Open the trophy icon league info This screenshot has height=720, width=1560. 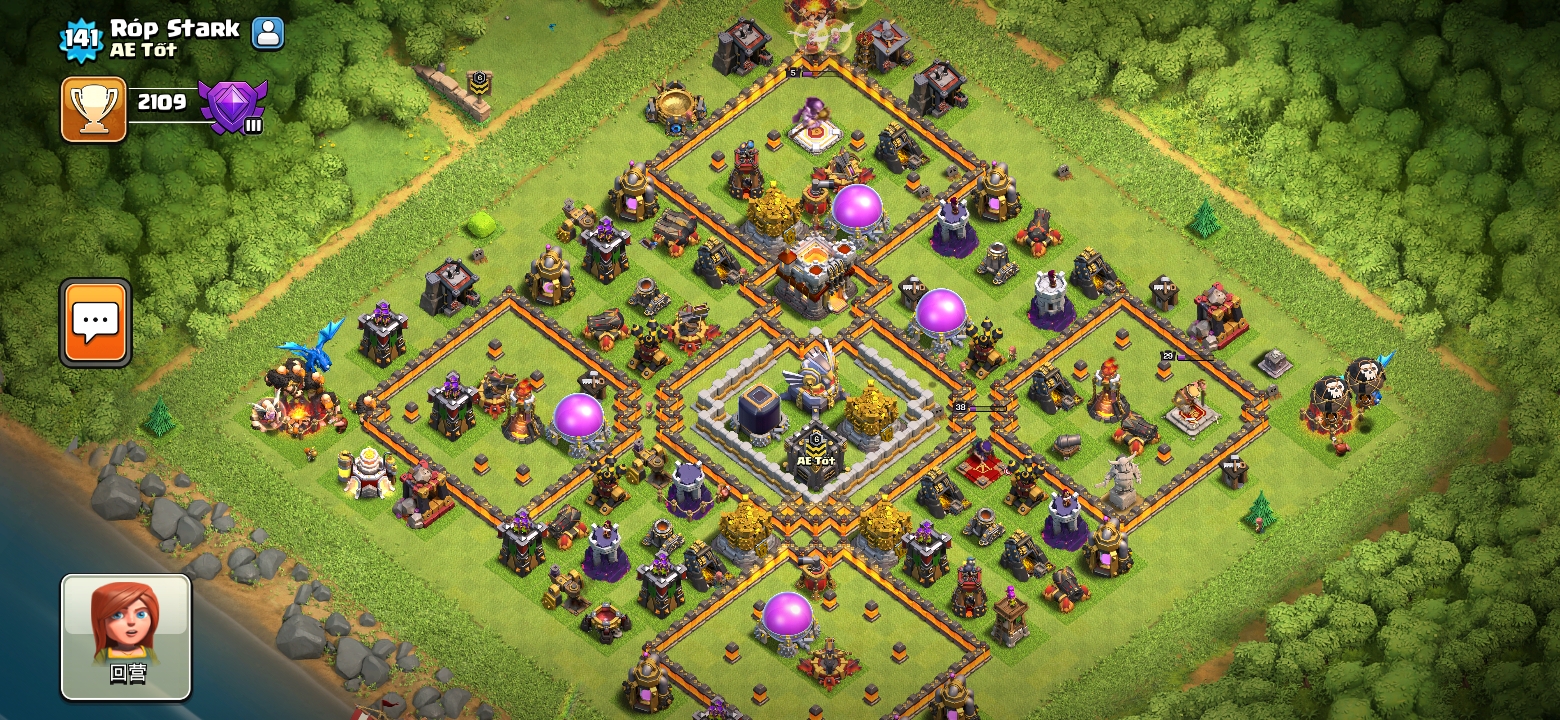tap(94, 109)
